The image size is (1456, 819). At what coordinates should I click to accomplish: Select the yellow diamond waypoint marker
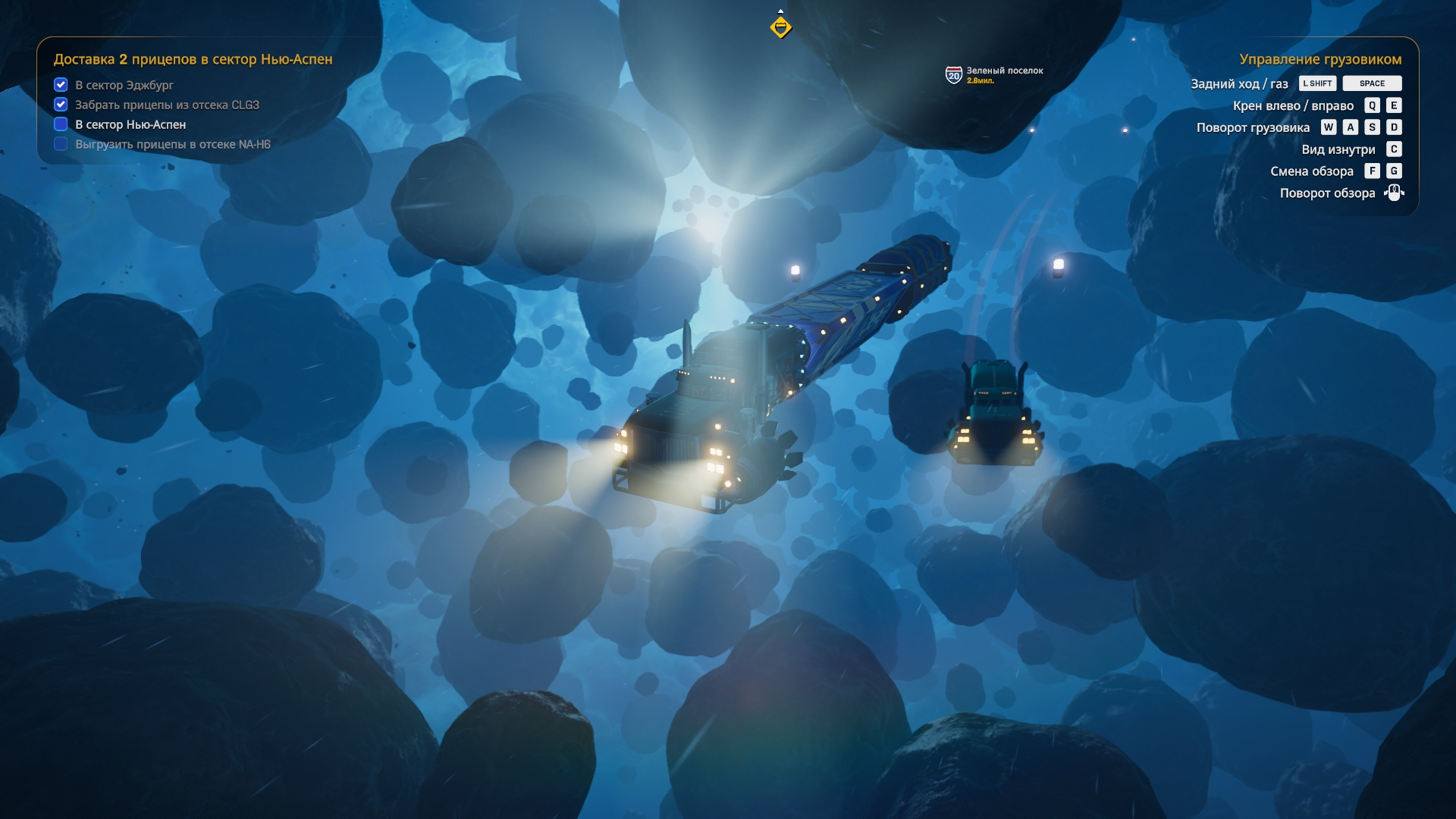tap(780, 27)
